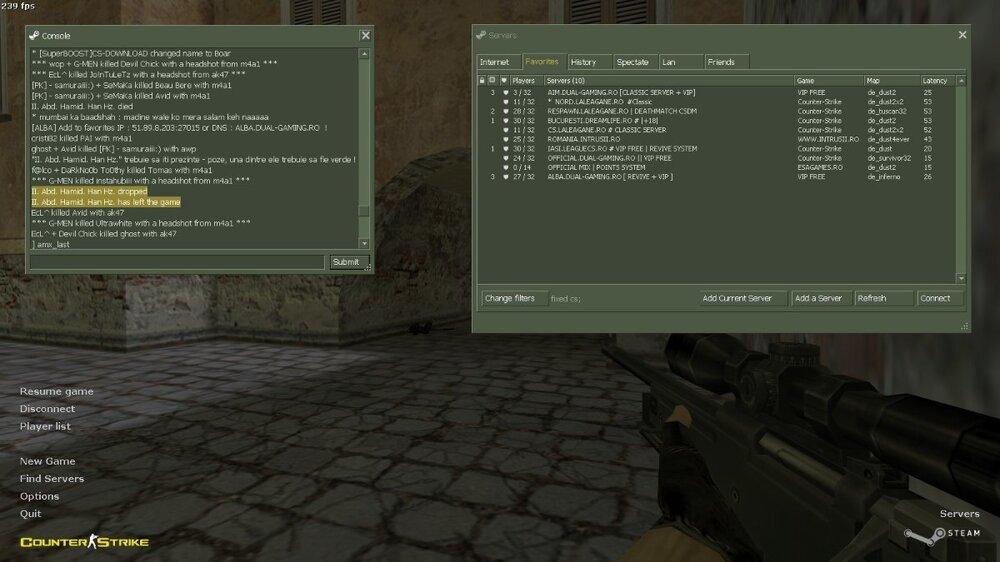1000x562 pixels.
Task: Open the Spectate tab
Action: tap(632, 62)
